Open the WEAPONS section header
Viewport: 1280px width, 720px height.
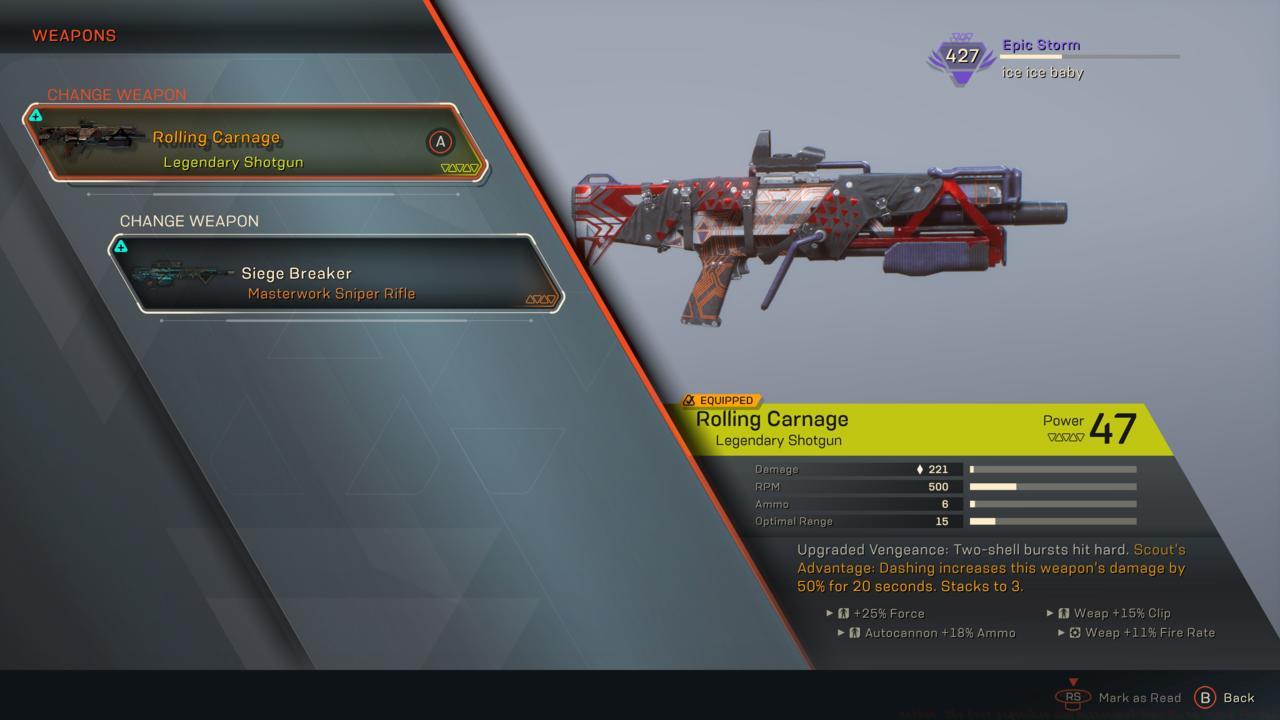(74, 35)
